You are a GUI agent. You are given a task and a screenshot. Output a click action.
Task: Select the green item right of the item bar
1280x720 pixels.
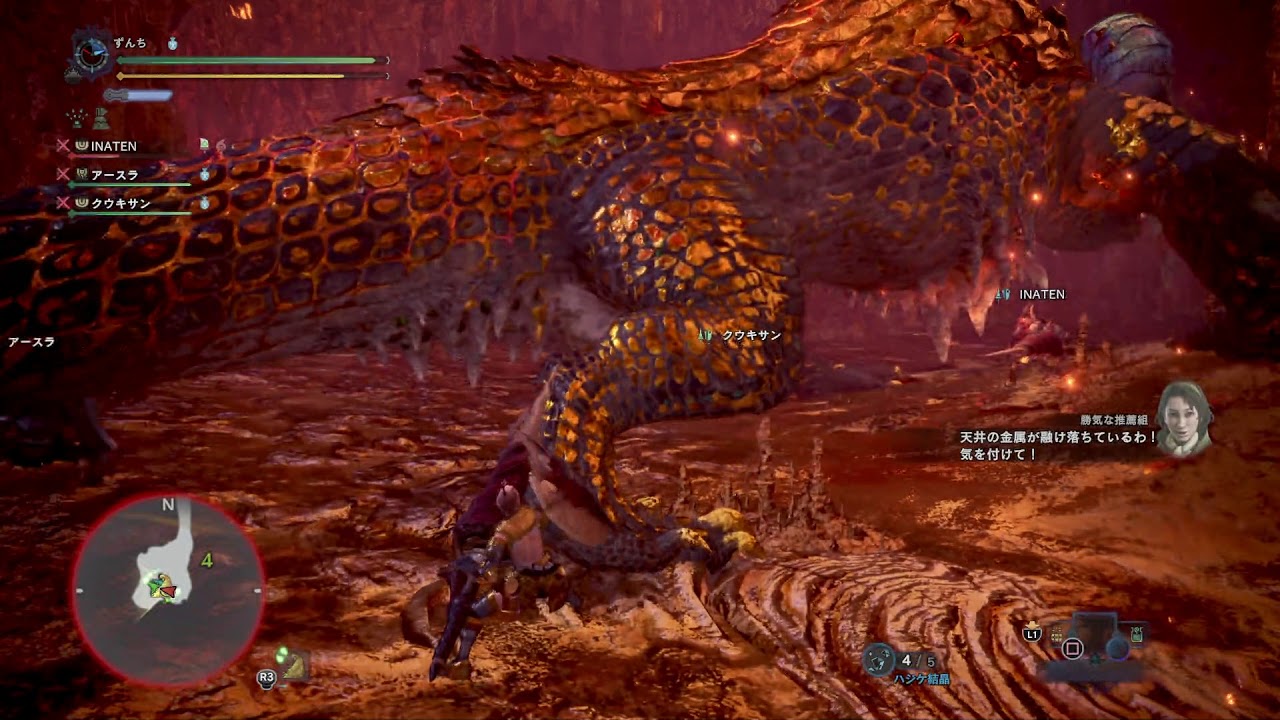[1137, 634]
